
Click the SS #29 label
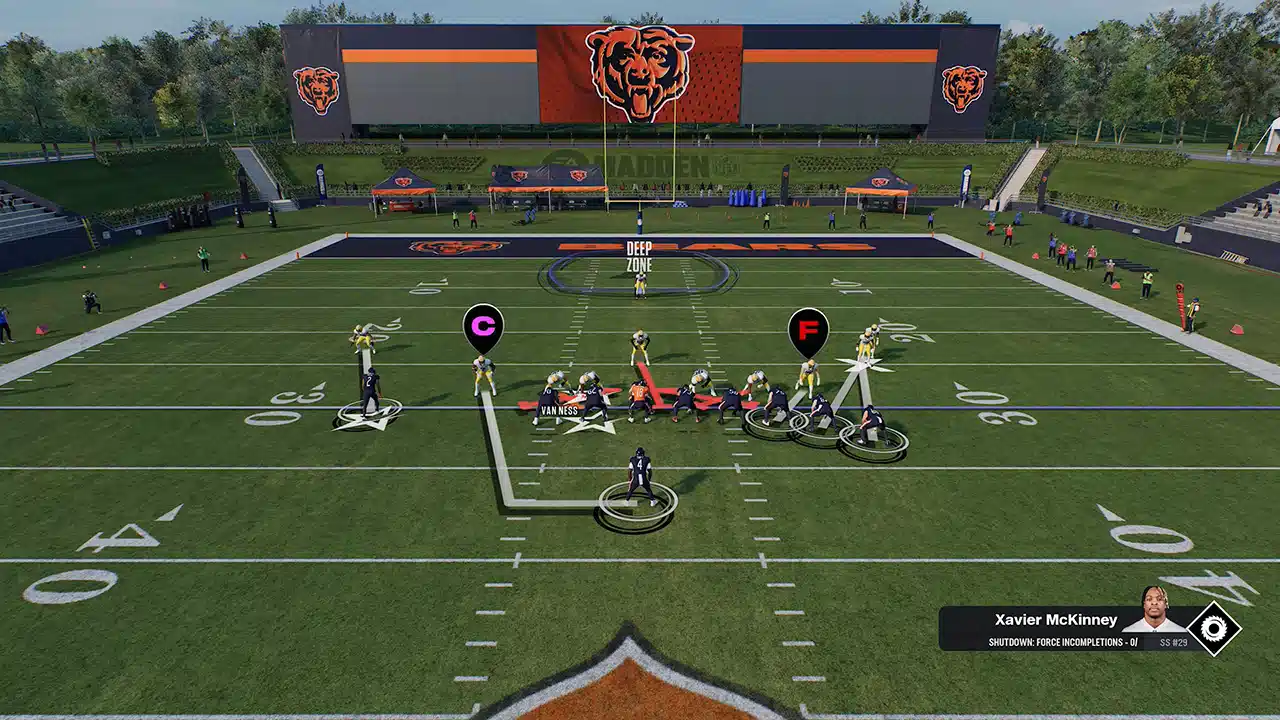click(1174, 641)
